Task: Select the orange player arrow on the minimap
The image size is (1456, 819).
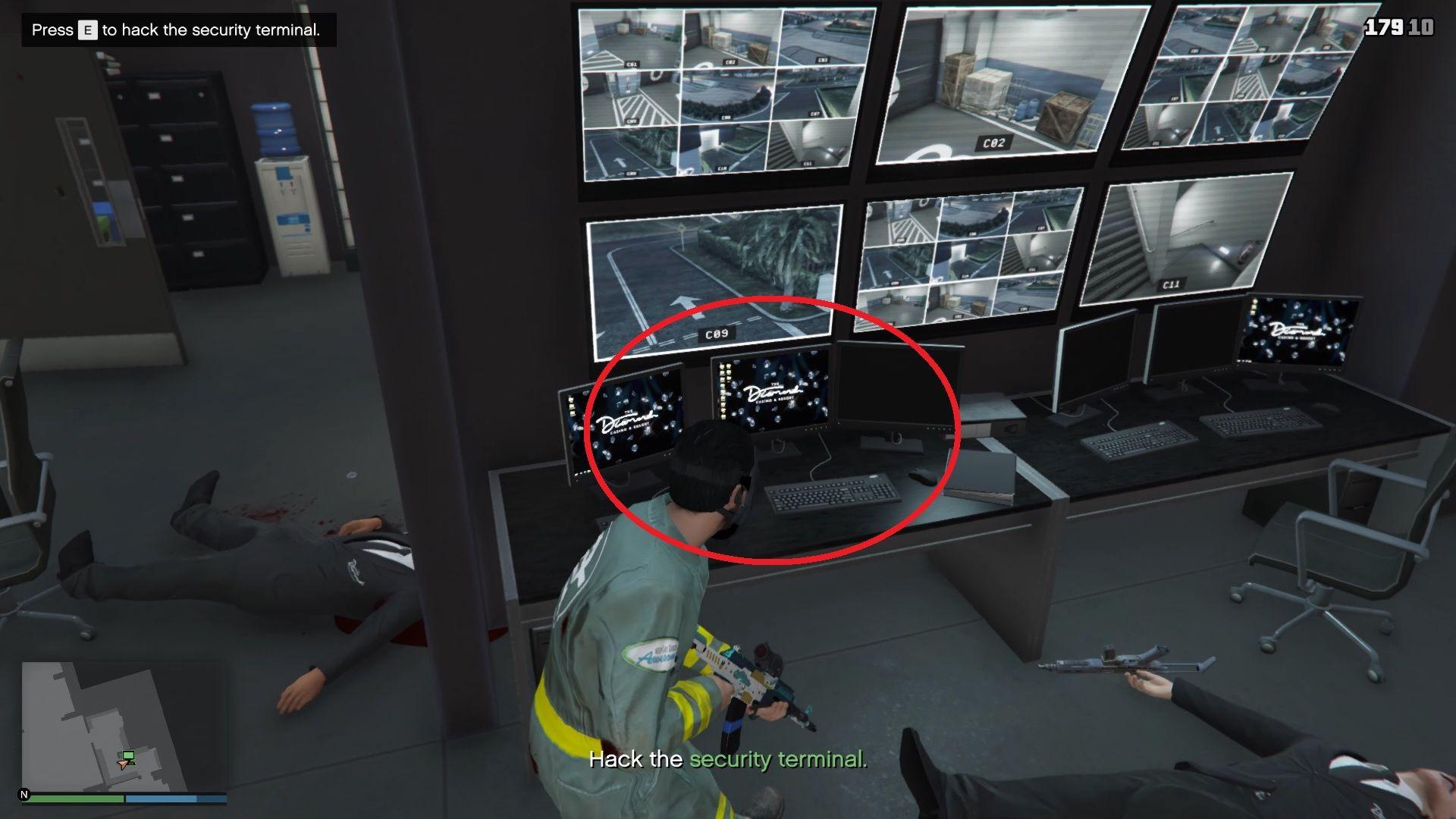Action: [123, 765]
